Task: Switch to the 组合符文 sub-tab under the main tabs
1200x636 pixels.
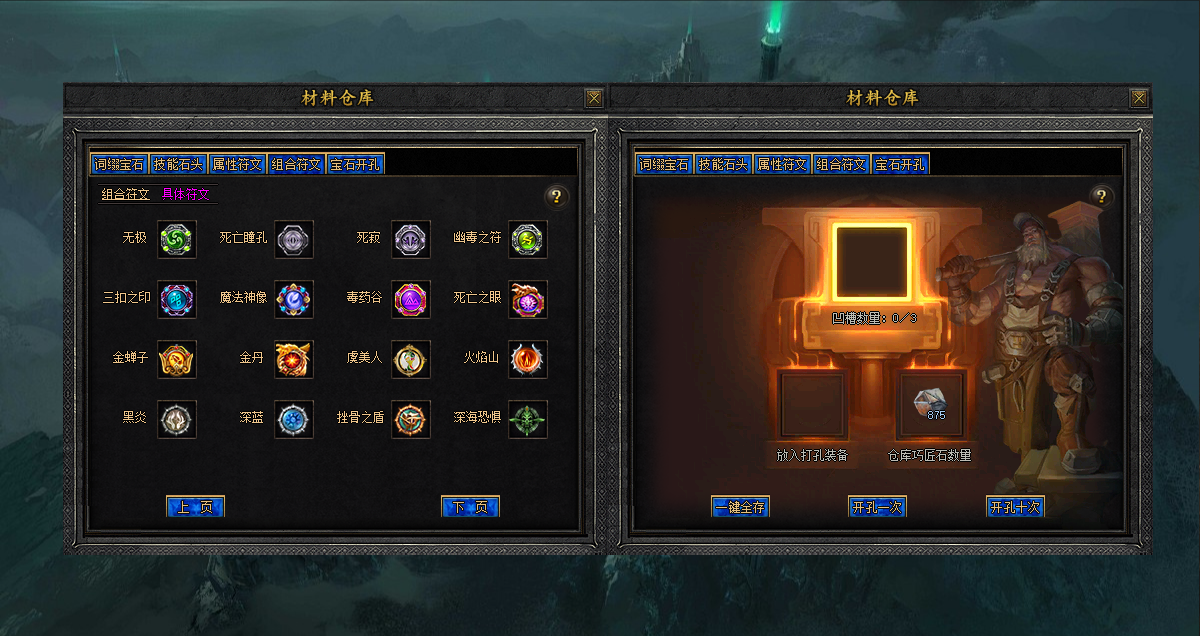Action: (x=125, y=195)
